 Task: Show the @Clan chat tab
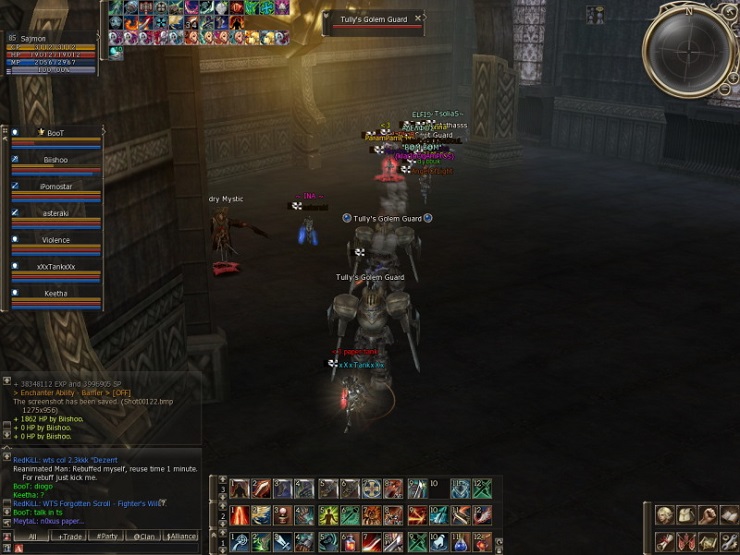point(145,536)
